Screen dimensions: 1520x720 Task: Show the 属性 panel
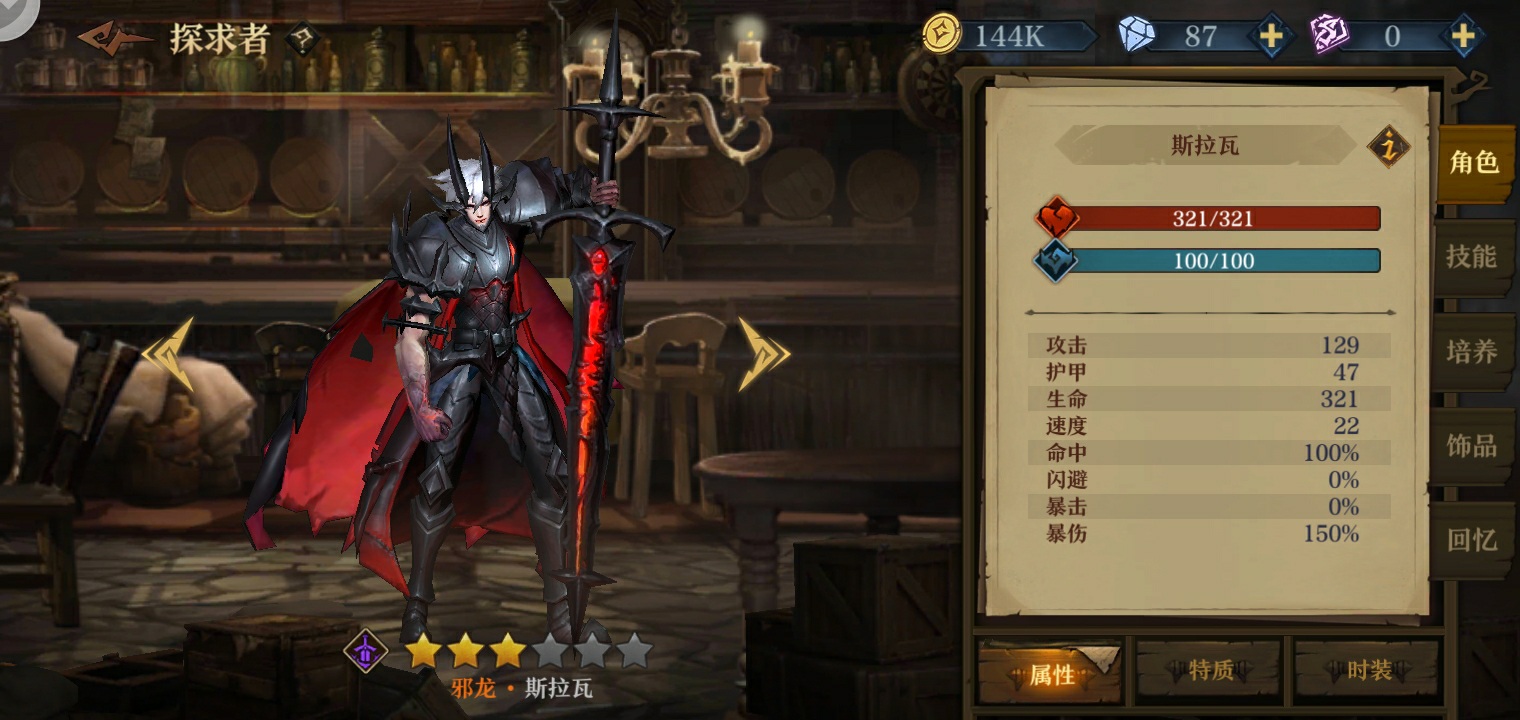(x=1051, y=674)
